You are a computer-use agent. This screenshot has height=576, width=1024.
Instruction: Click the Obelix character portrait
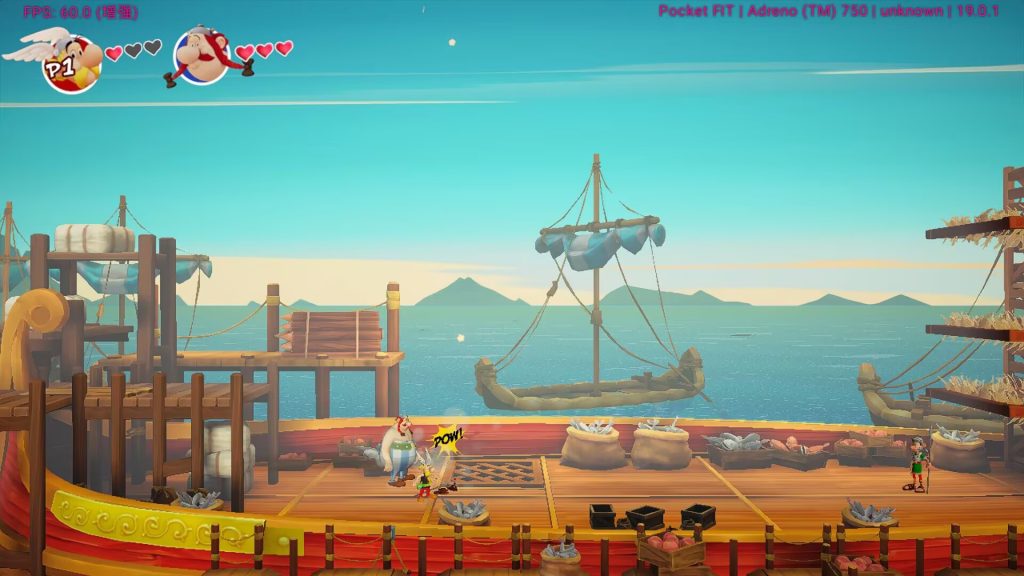pyautogui.click(x=203, y=57)
